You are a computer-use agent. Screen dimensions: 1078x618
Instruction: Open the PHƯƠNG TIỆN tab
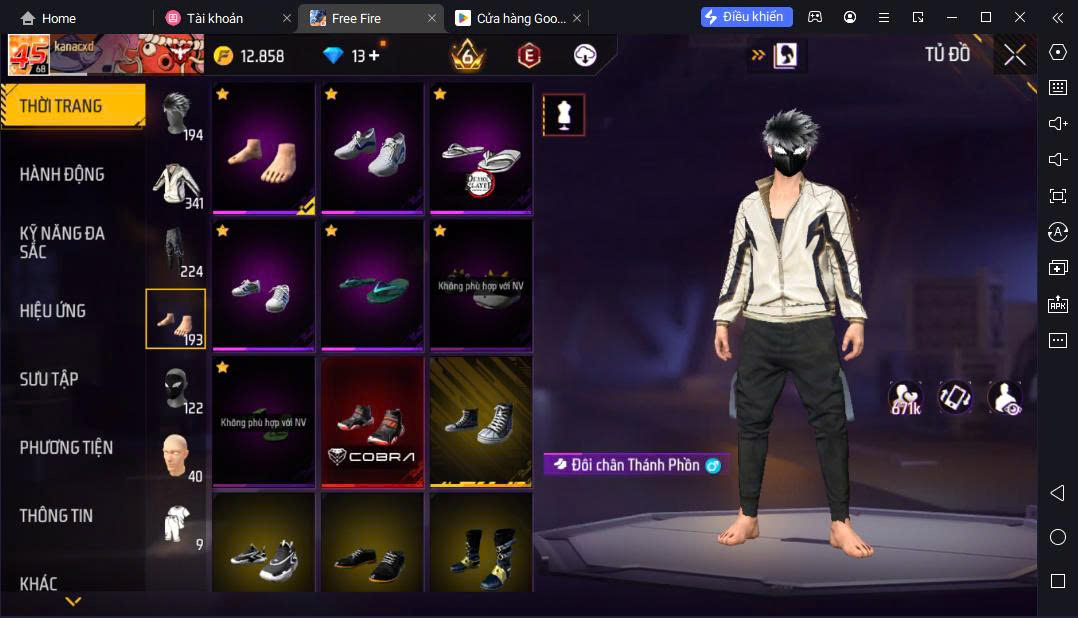[66, 447]
